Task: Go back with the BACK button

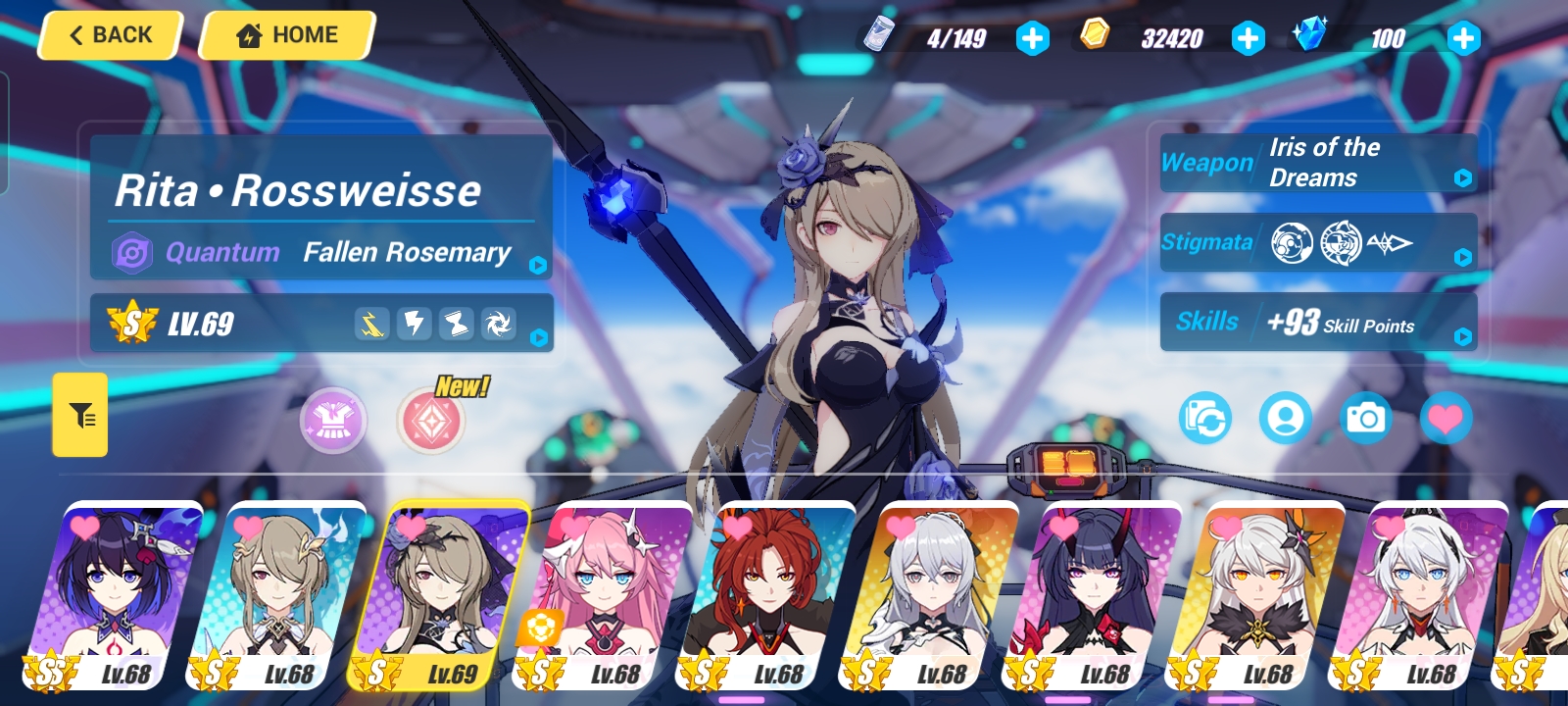Action: tap(108, 35)
